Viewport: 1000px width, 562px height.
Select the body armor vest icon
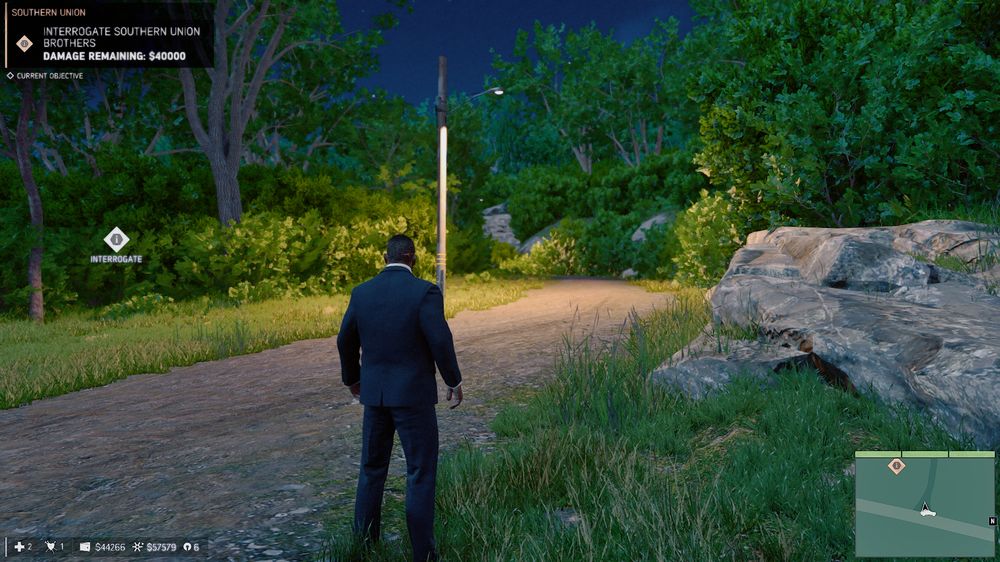pos(49,547)
